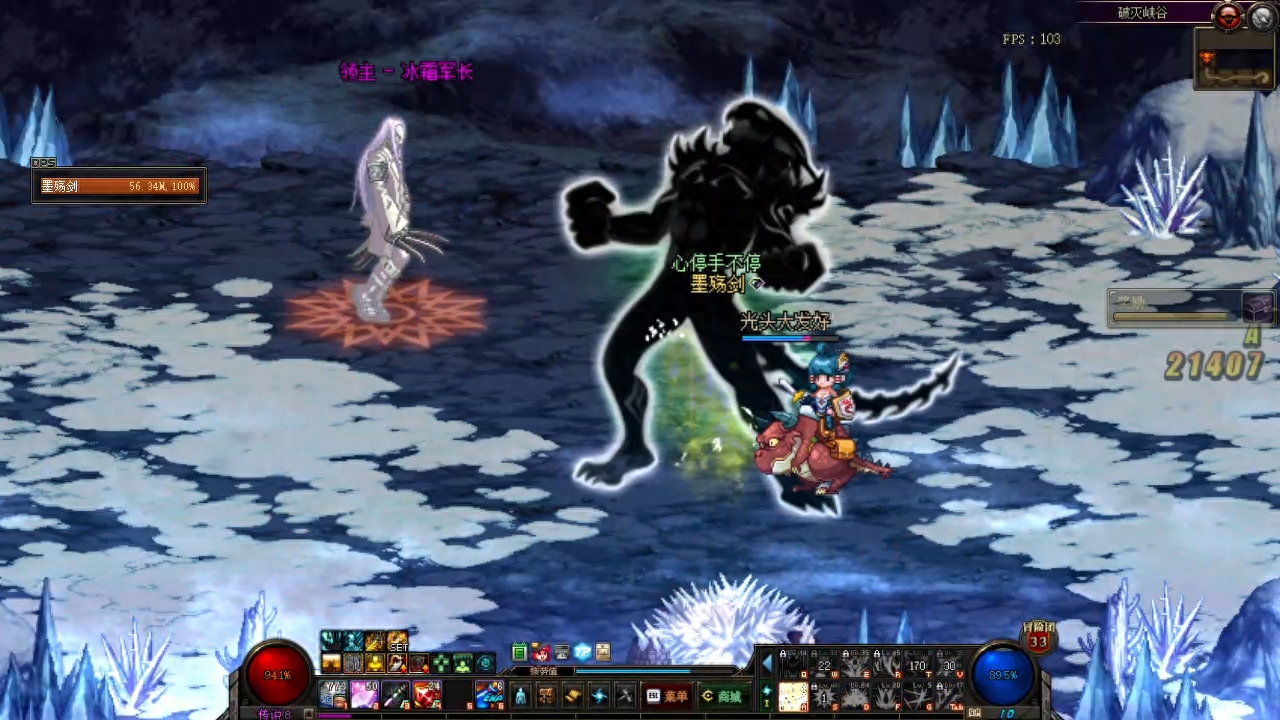Screen dimensions: 1280x720
Task: Click the blue TP hexagon icon
Action: pyautogui.click(x=582, y=652)
